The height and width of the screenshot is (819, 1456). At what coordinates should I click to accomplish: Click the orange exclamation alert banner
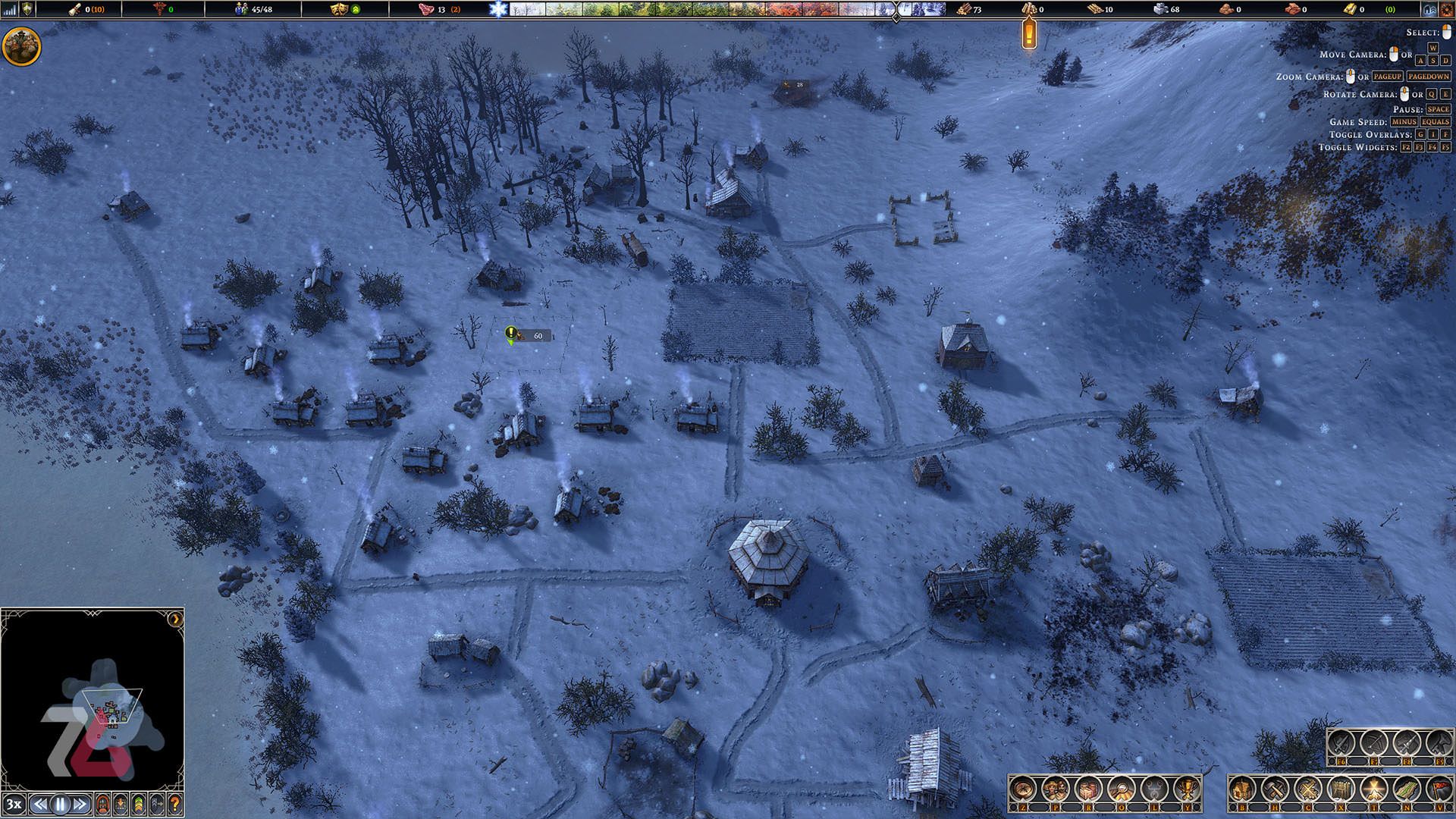[1029, 34]
